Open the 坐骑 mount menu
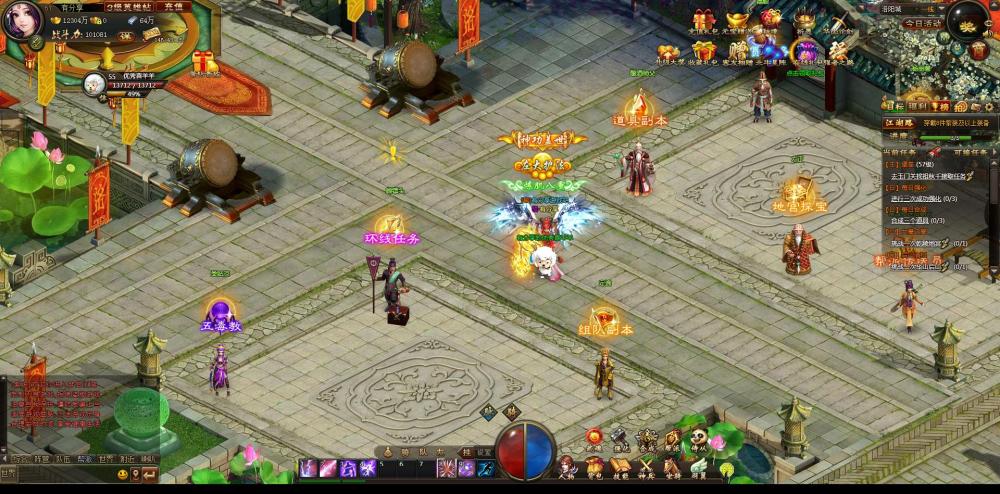Image resolution: width=1000 pixels, height=494 pixels. [x=672, y=467]
